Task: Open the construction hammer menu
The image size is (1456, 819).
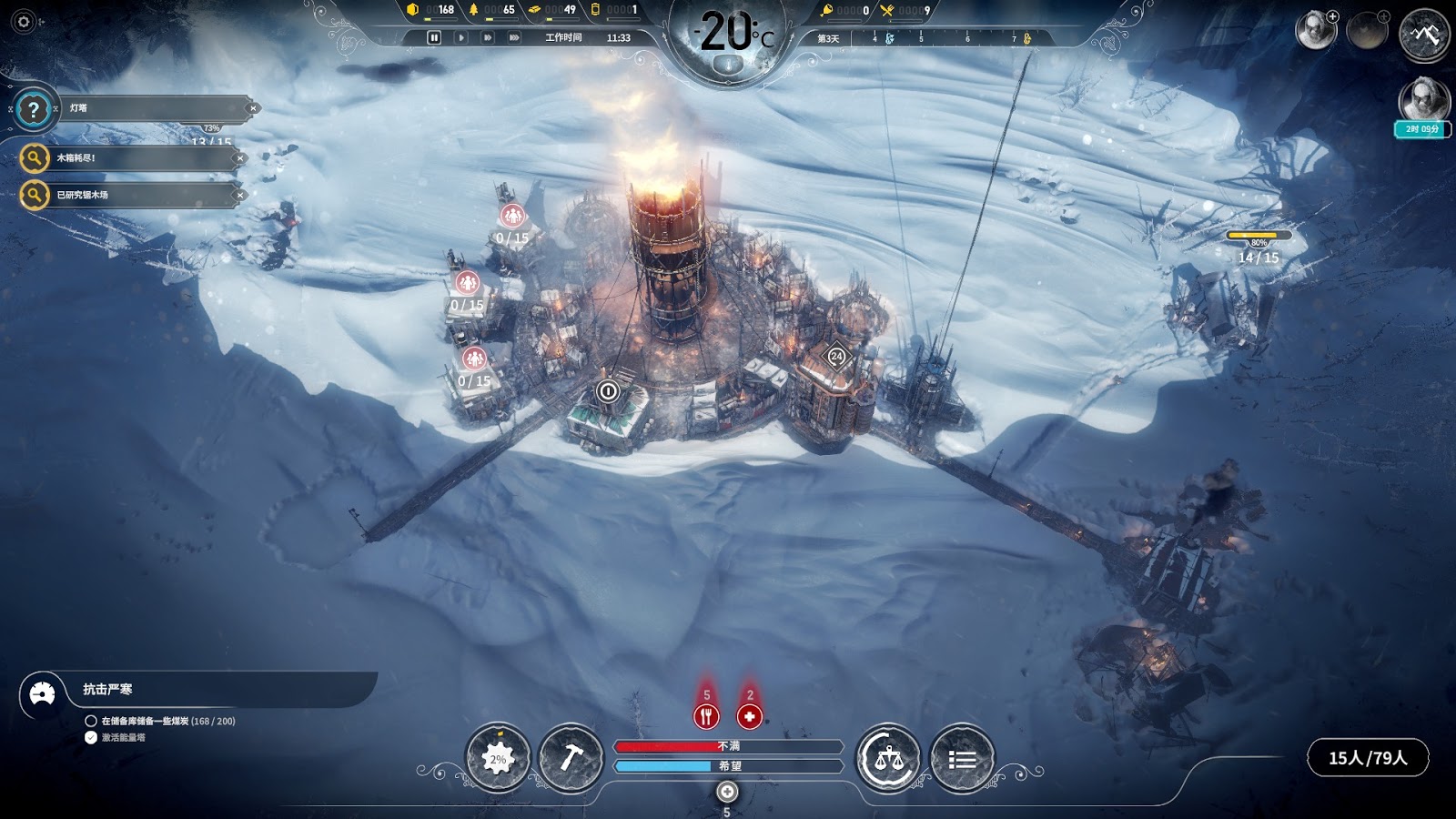Action: (571, 759)
